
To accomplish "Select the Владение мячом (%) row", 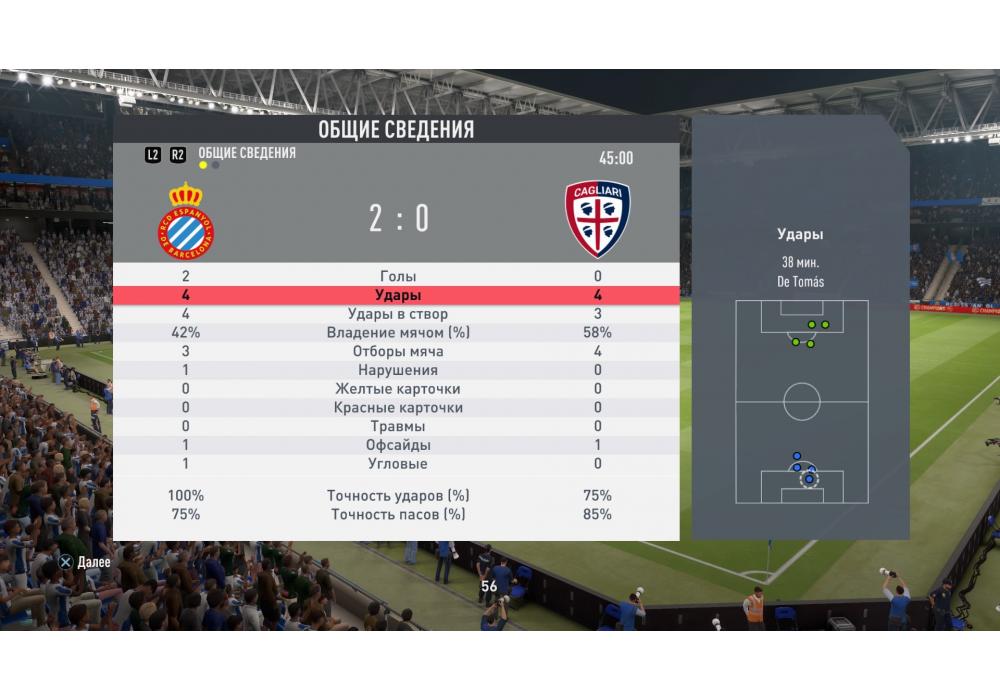I will [398, 333].
